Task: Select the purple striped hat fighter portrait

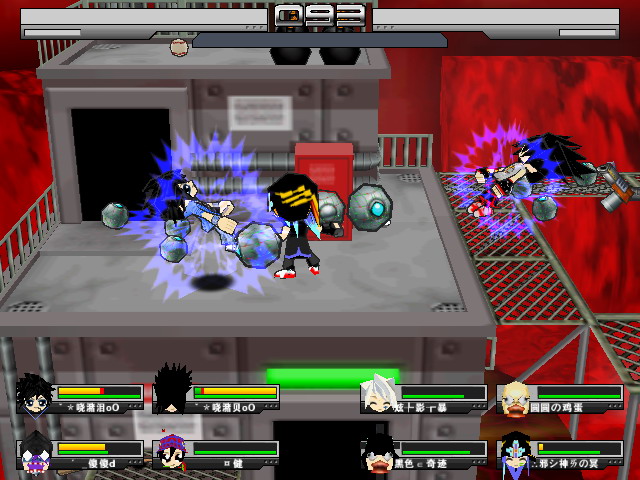Action: [172, 454]
